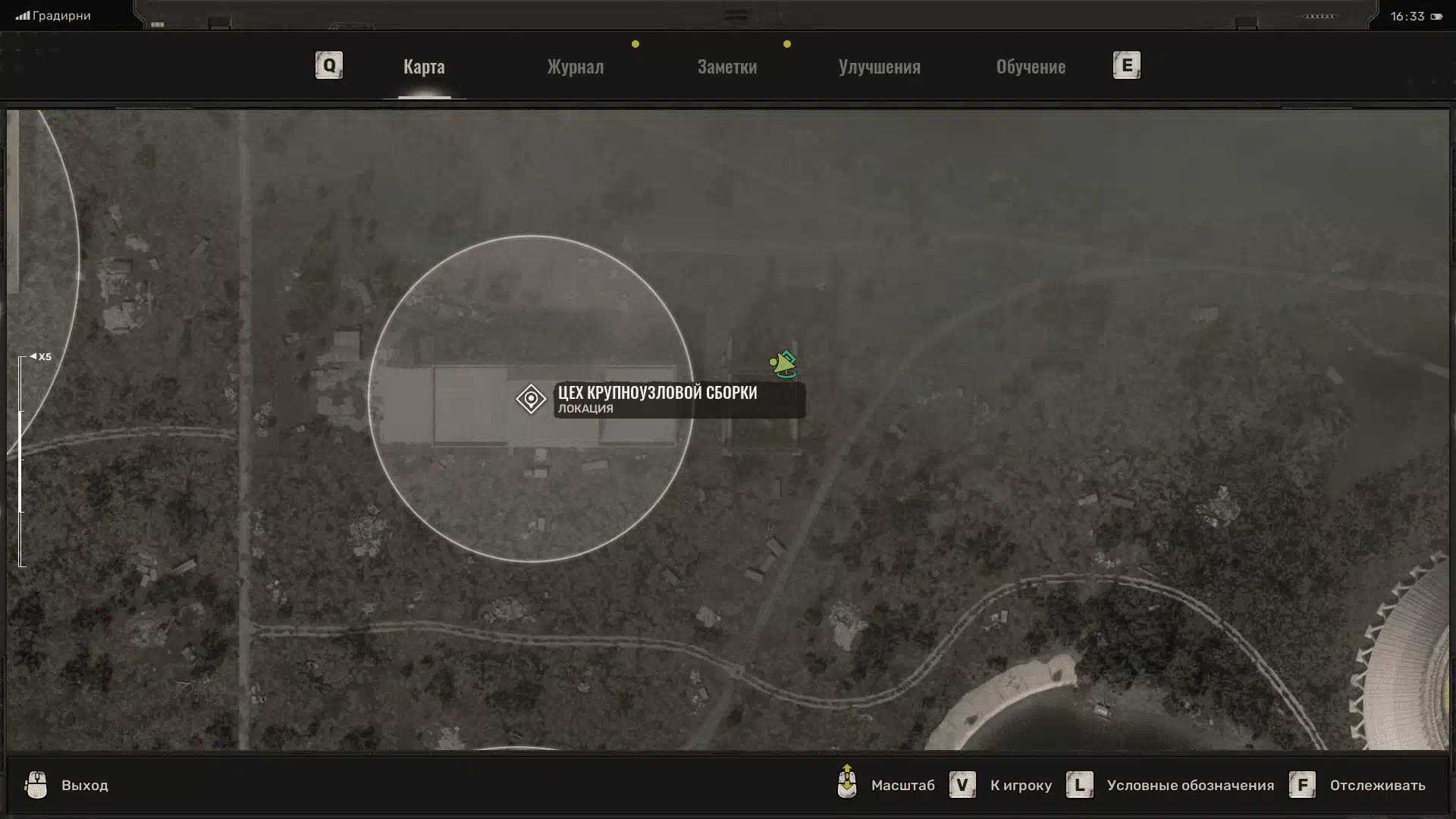Open the Условные обозначения legend
Screen dimensions: 1456x819
tap(1171, 785)
